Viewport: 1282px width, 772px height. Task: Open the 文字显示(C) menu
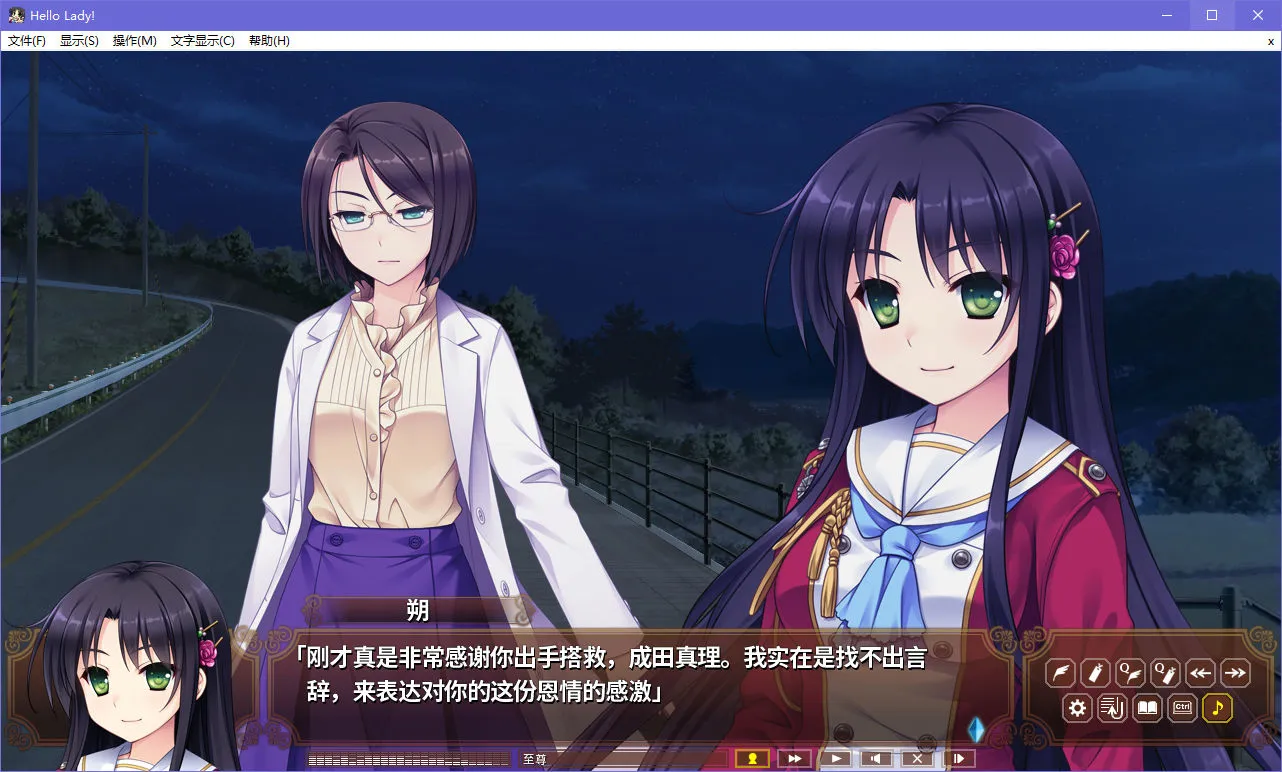click(x=200, y=40)
